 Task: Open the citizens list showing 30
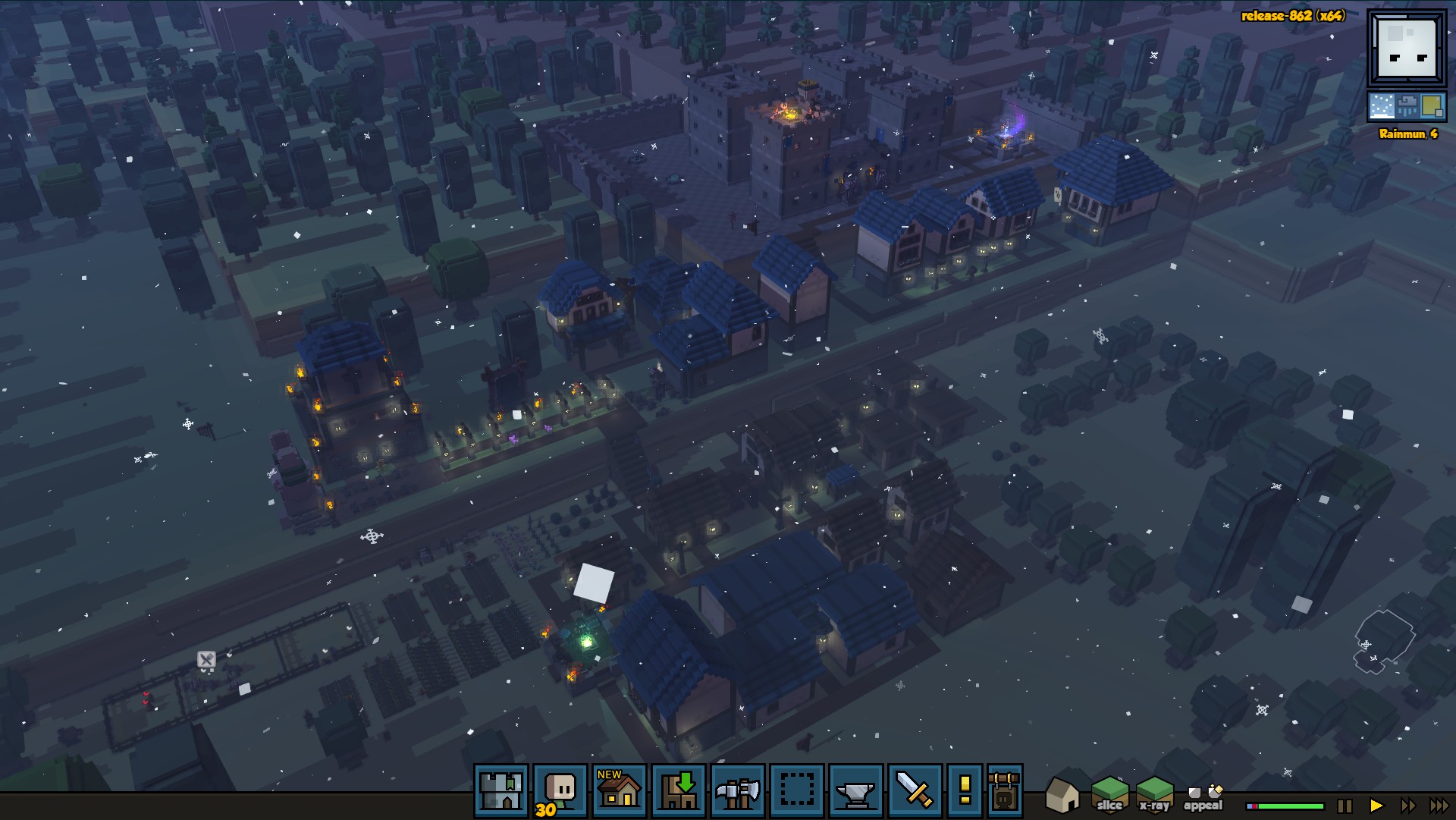point(560,791)
